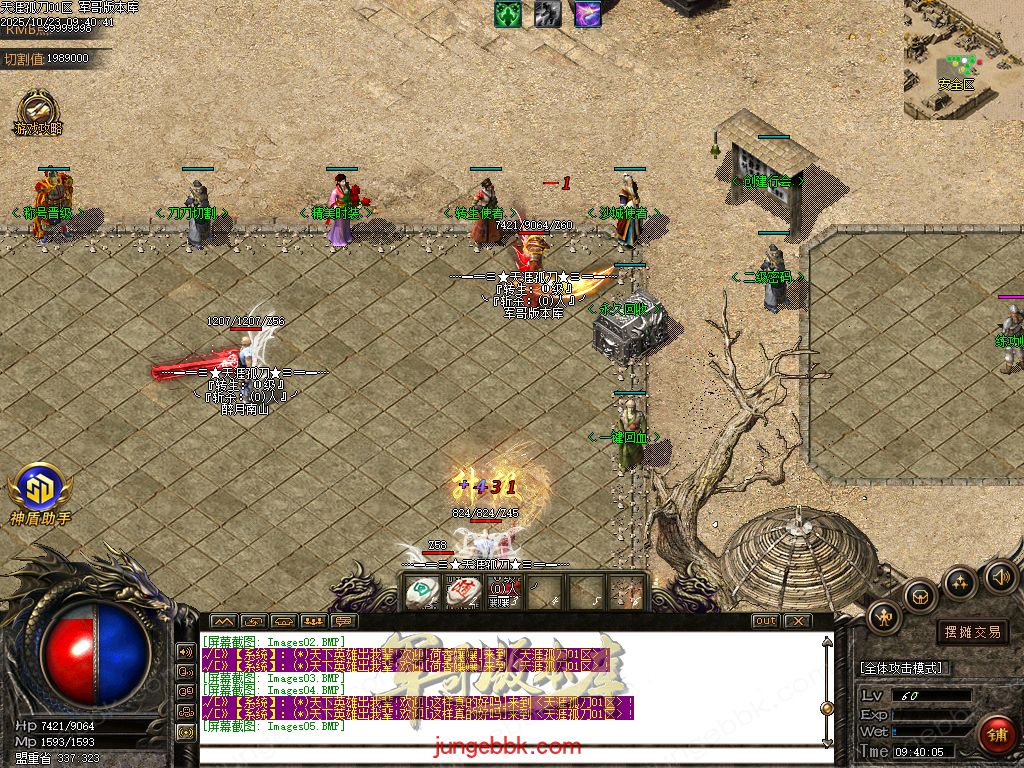1024x768 pixels.
Task: Open the 摆摊交易 stall trade button
Action: [x=972, y=632]
